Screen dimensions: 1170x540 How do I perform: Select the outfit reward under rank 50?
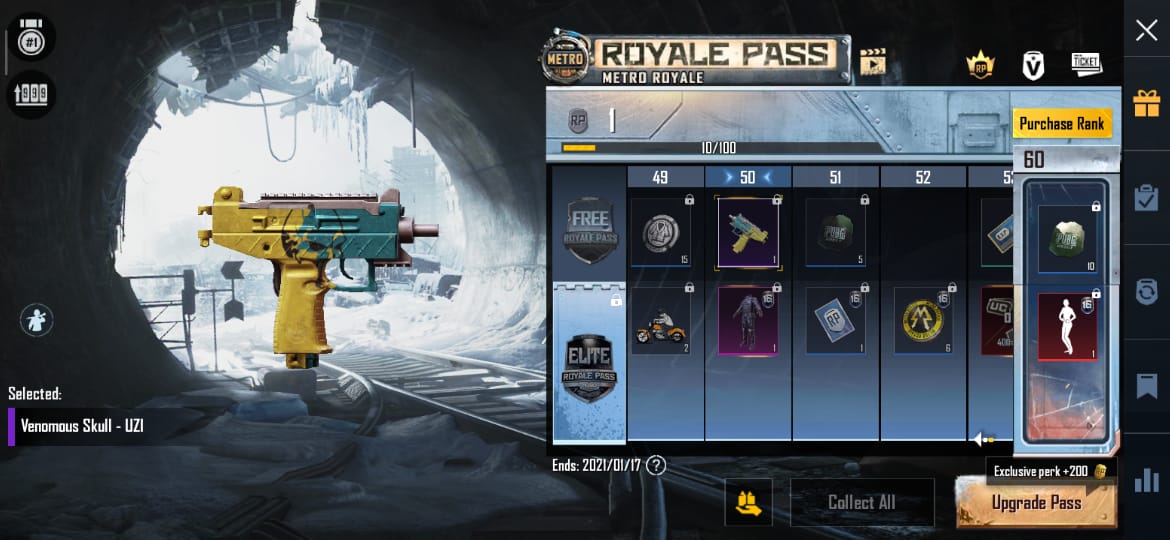click(x=748, y=321)
